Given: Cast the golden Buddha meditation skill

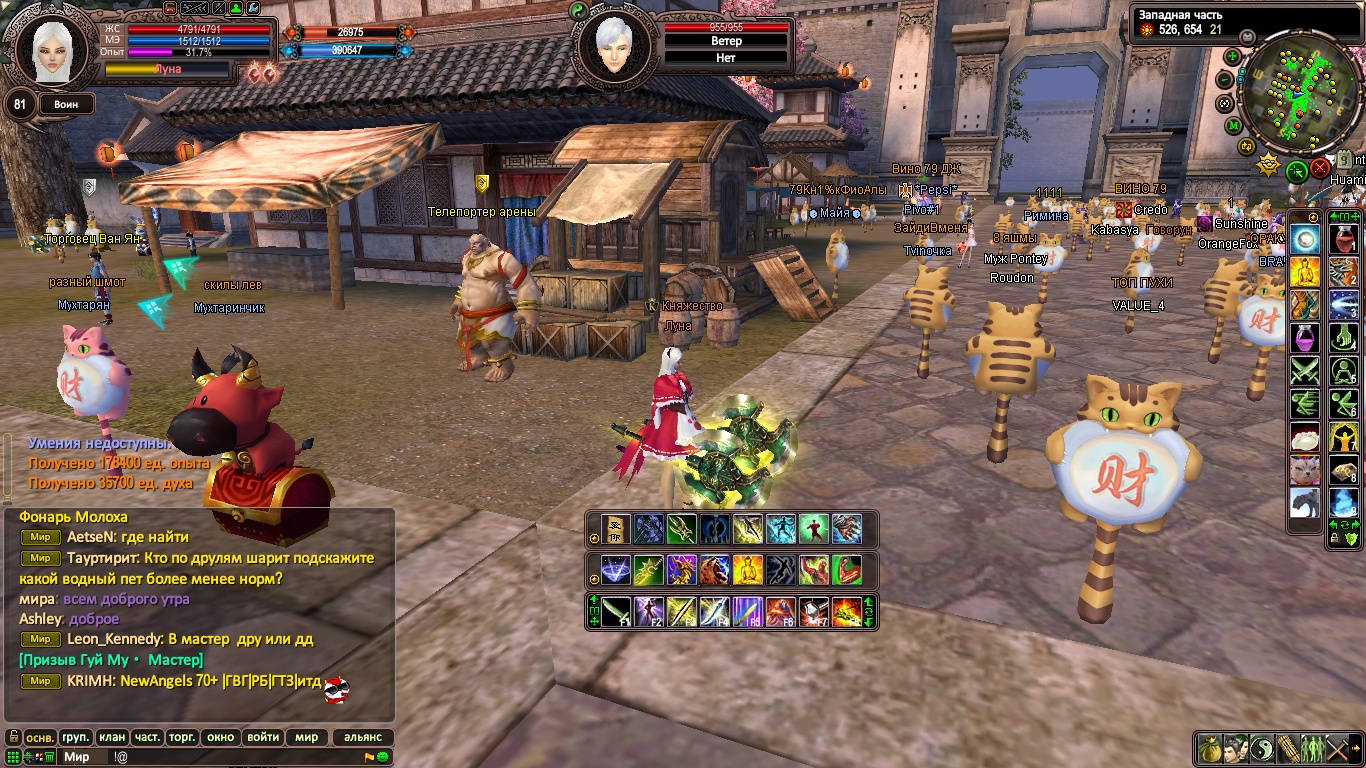Looking at the screenshot, I should tap(748, 570).
